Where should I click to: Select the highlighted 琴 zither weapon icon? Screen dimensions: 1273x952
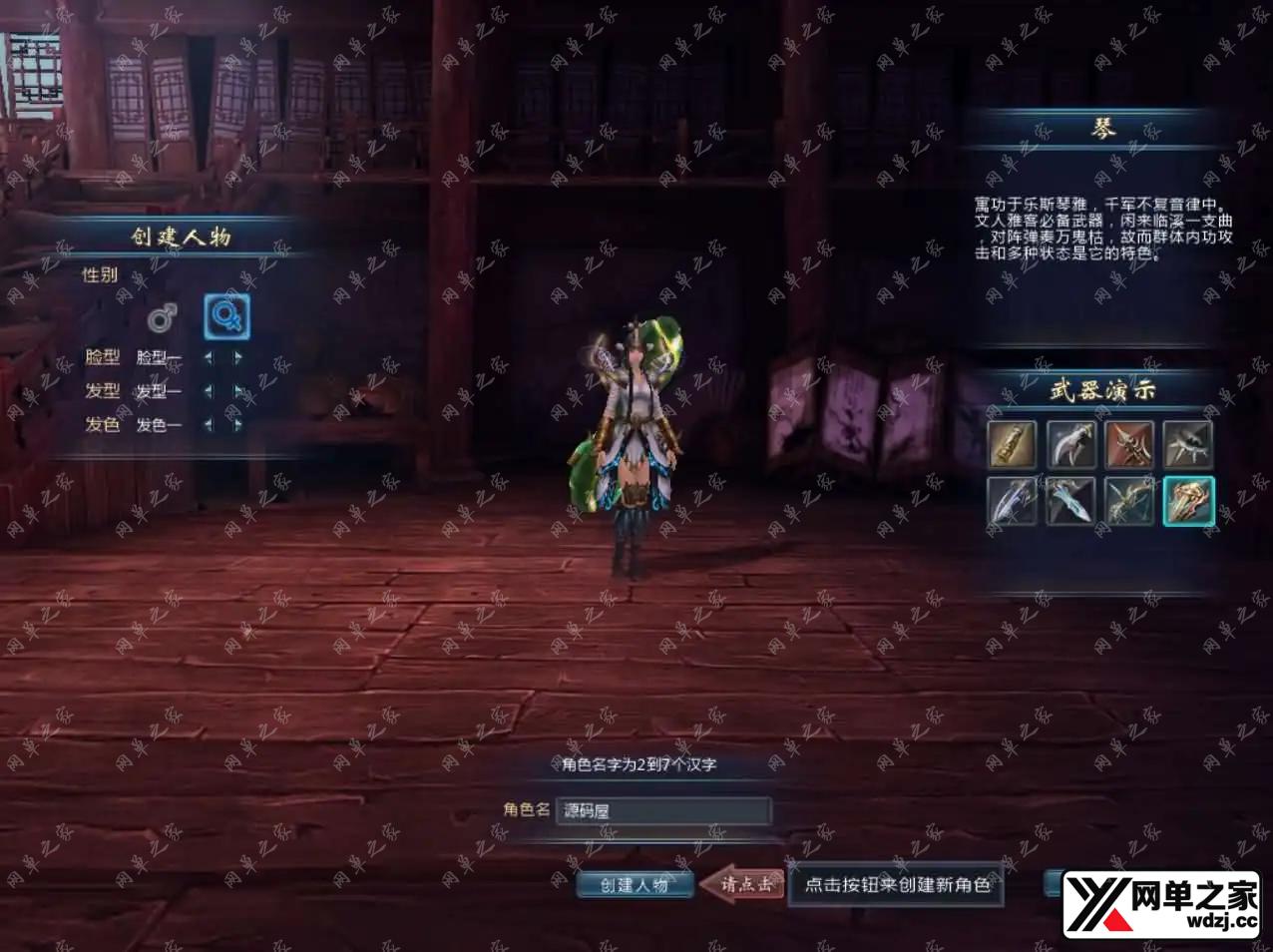[x=1188, y=501]
